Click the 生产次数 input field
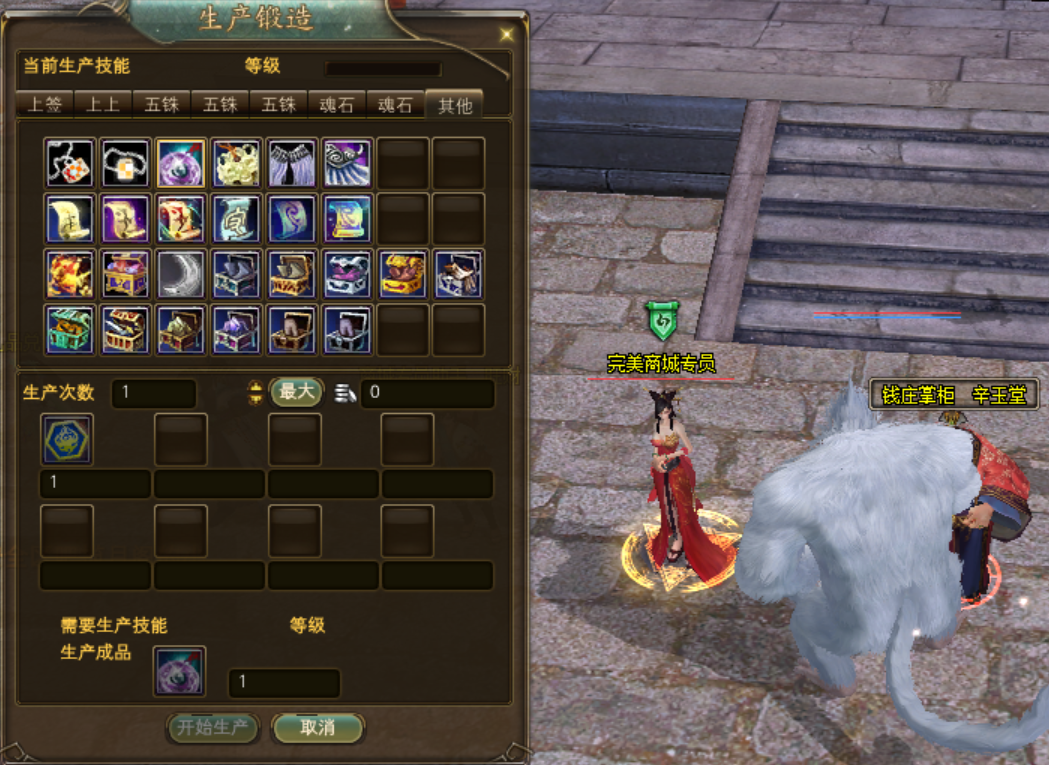Viewport: 1049px width, 765px height. pyautogui.click(x=153, y=393)
